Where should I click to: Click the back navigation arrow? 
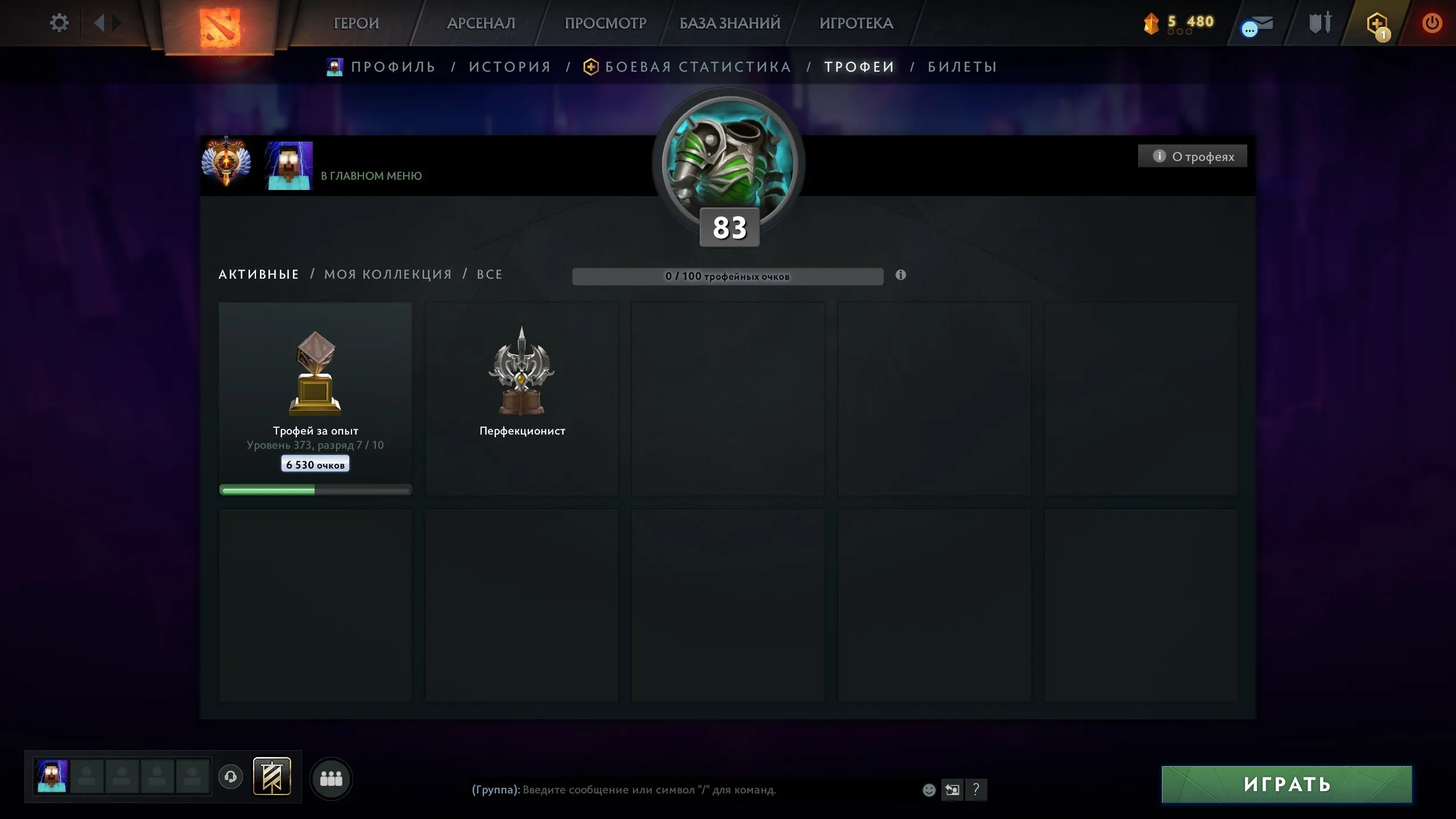[x=101, y=23]
